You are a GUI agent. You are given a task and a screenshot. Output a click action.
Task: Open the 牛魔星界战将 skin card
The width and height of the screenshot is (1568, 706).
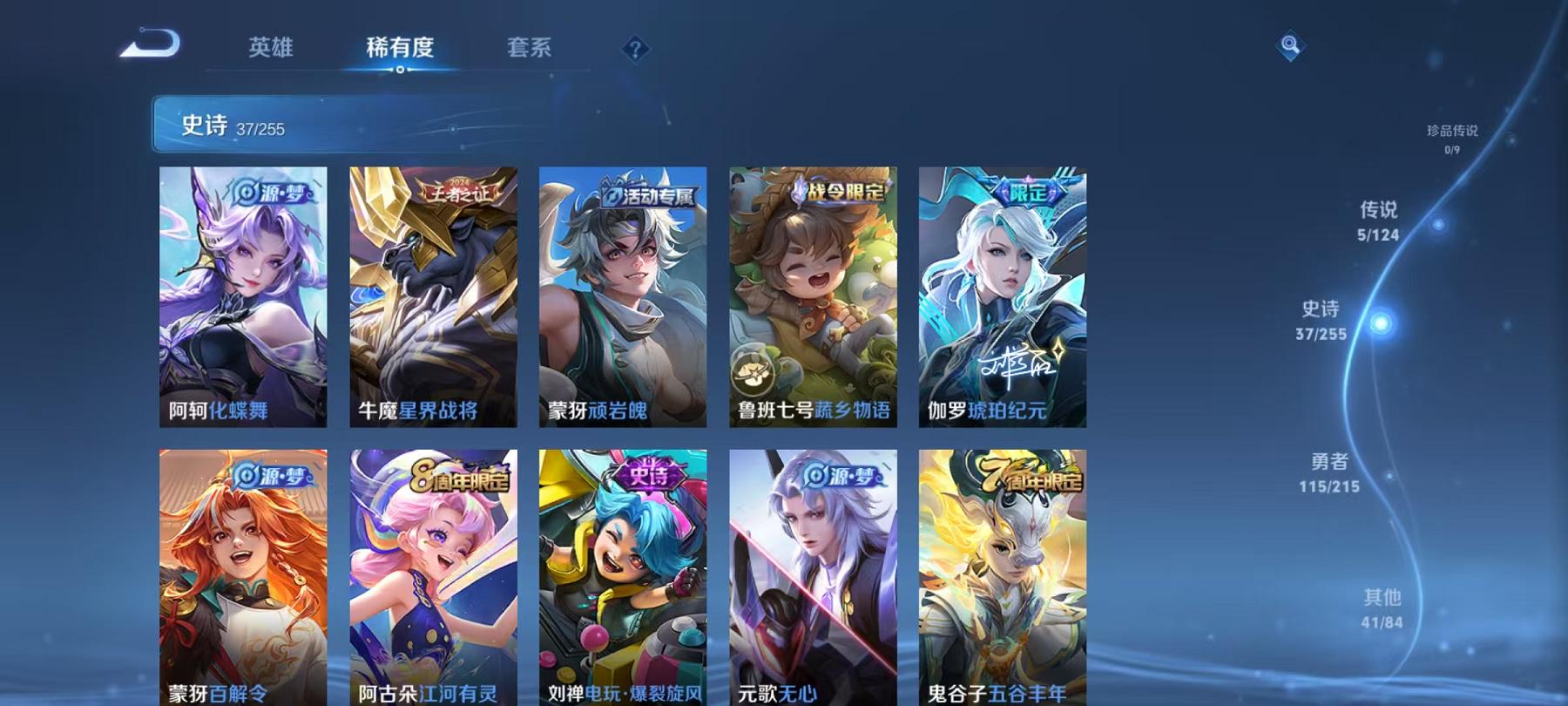[435, 296]
